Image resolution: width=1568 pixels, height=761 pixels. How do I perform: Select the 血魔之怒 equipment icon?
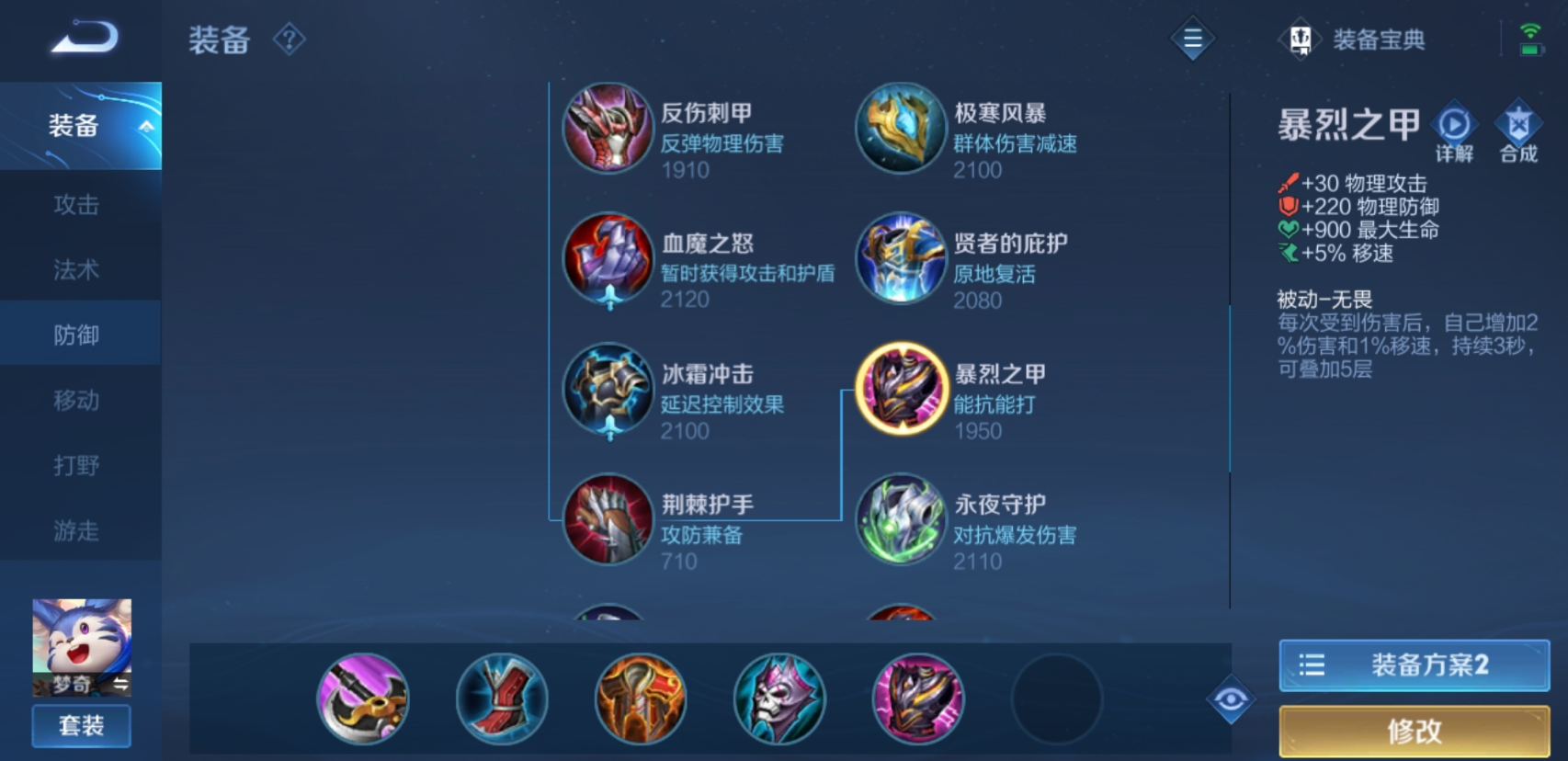click(x=607, y=259)
